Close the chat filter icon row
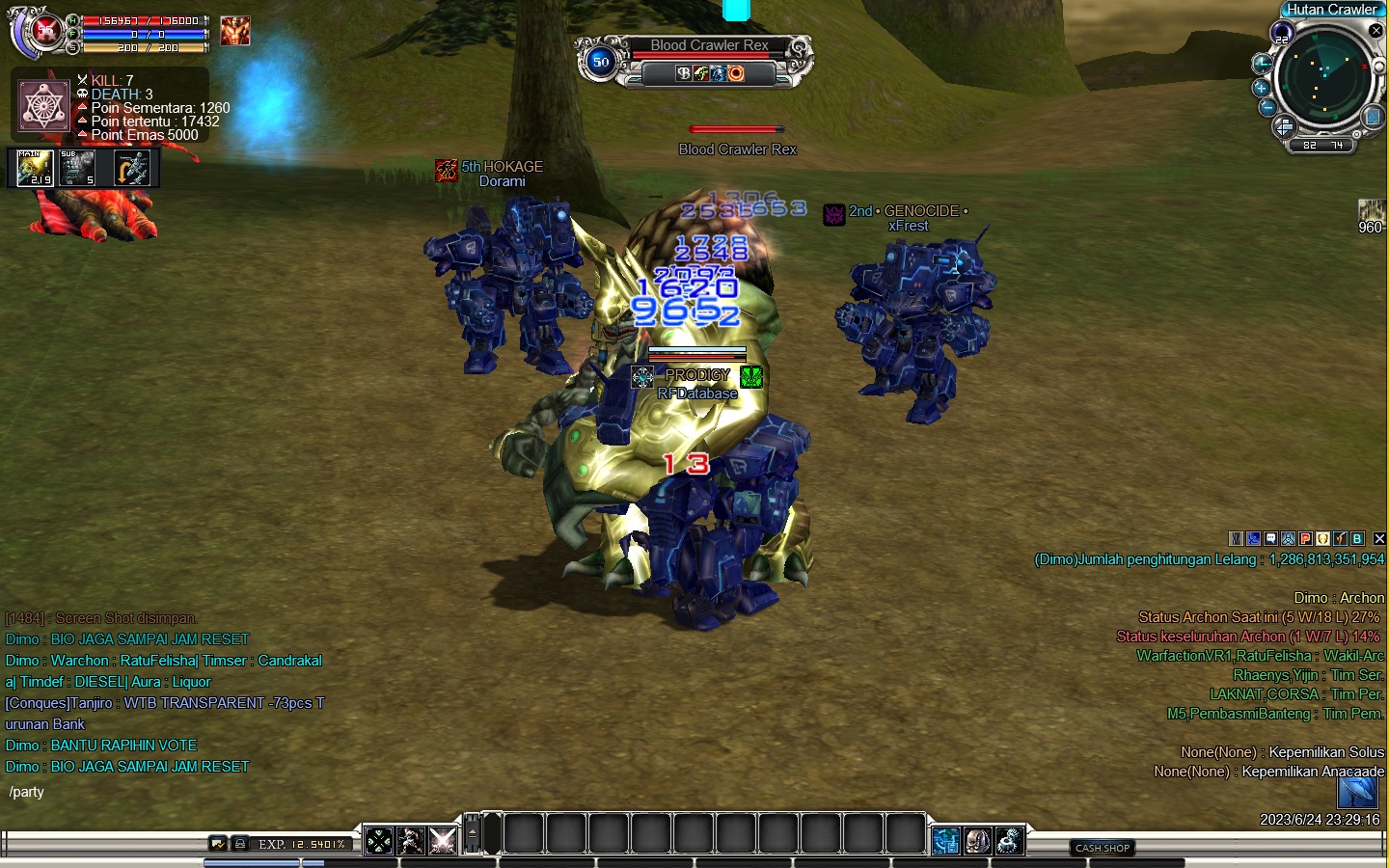Viewport: 1389px width, 868px height. pos(1379,539)
